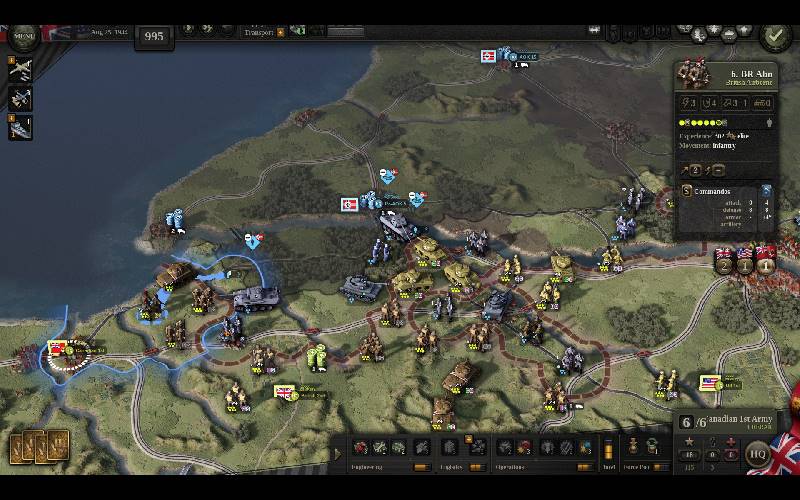Expand the action bar arrow
Image resolution: width=800 pixels, height=500 pixels.
coord(337,454)
